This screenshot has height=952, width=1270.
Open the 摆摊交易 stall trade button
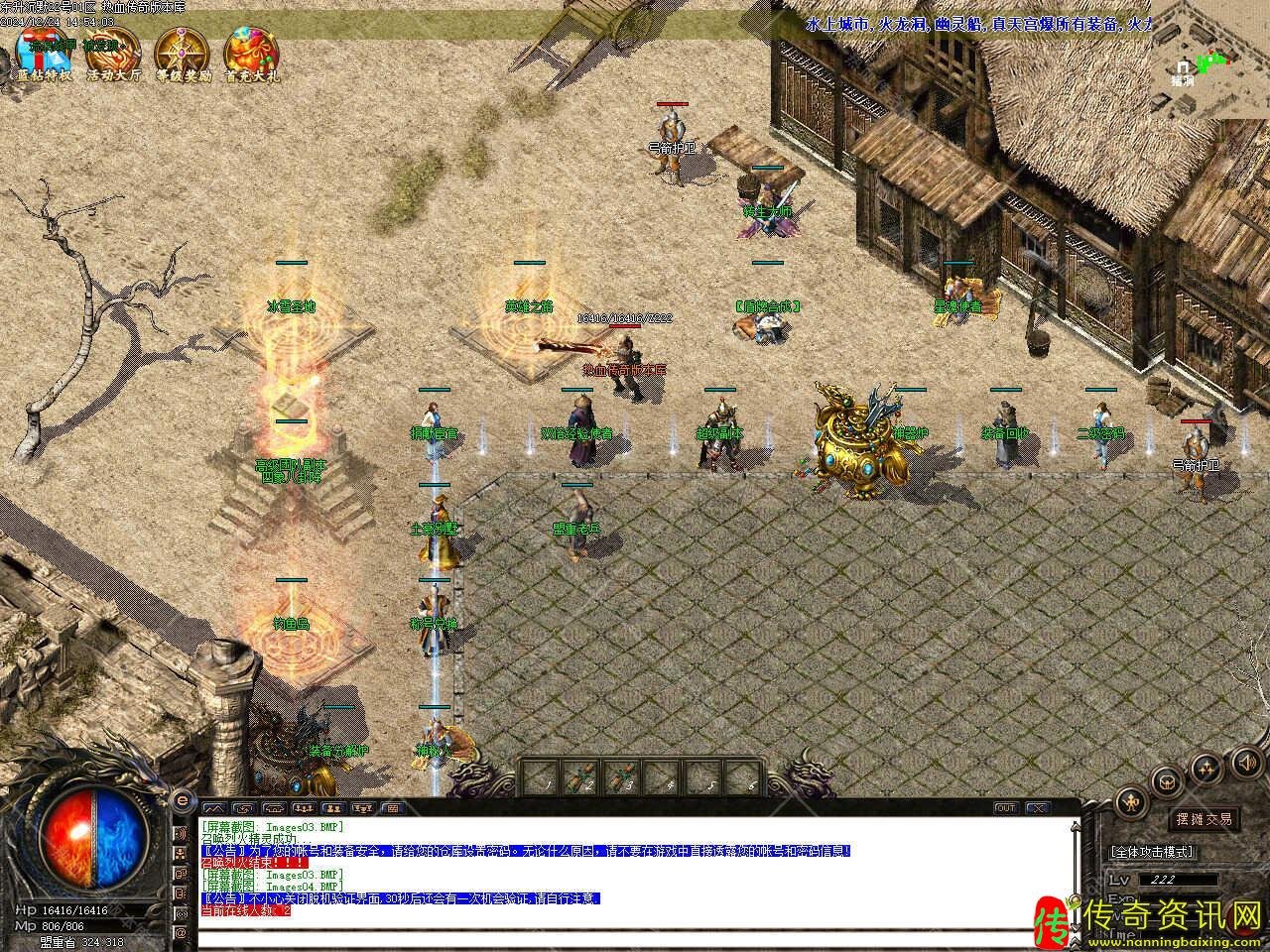1204,819
